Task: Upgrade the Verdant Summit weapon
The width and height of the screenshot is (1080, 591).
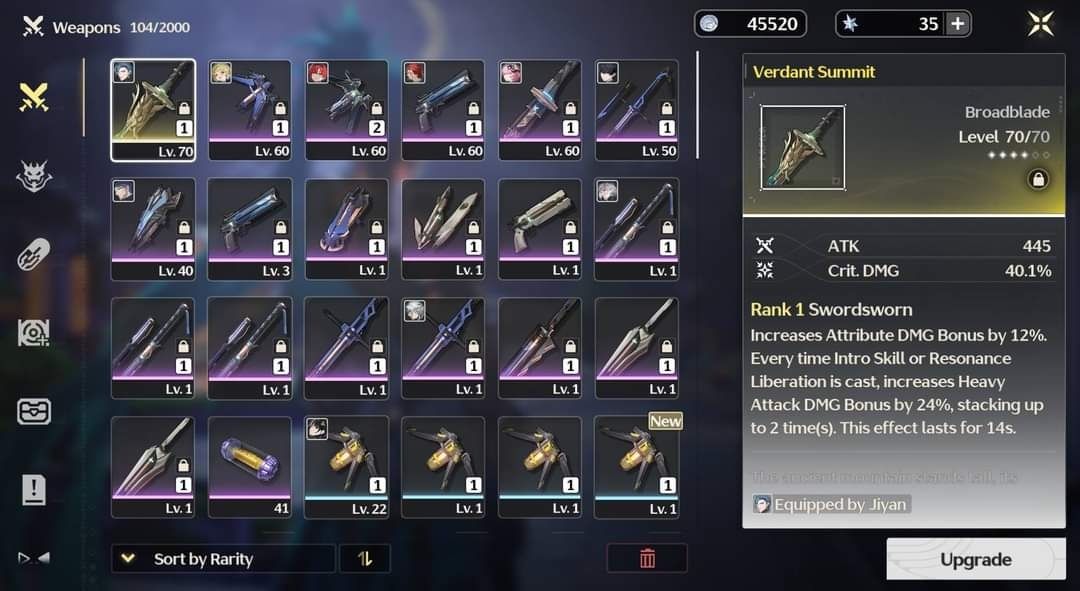Action: 975,560
